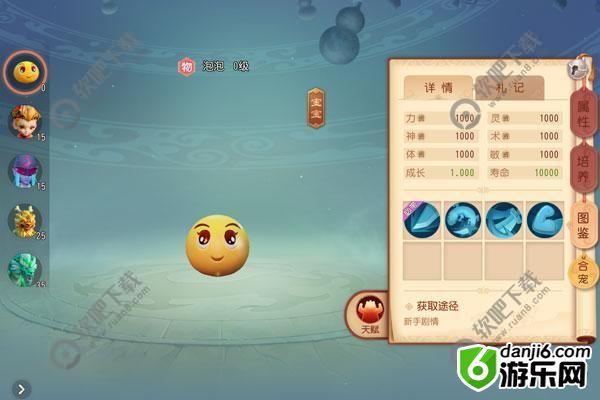Select the green beast pet portrait
The height and width of the screenshot is (400, 600).
[24, 270]
